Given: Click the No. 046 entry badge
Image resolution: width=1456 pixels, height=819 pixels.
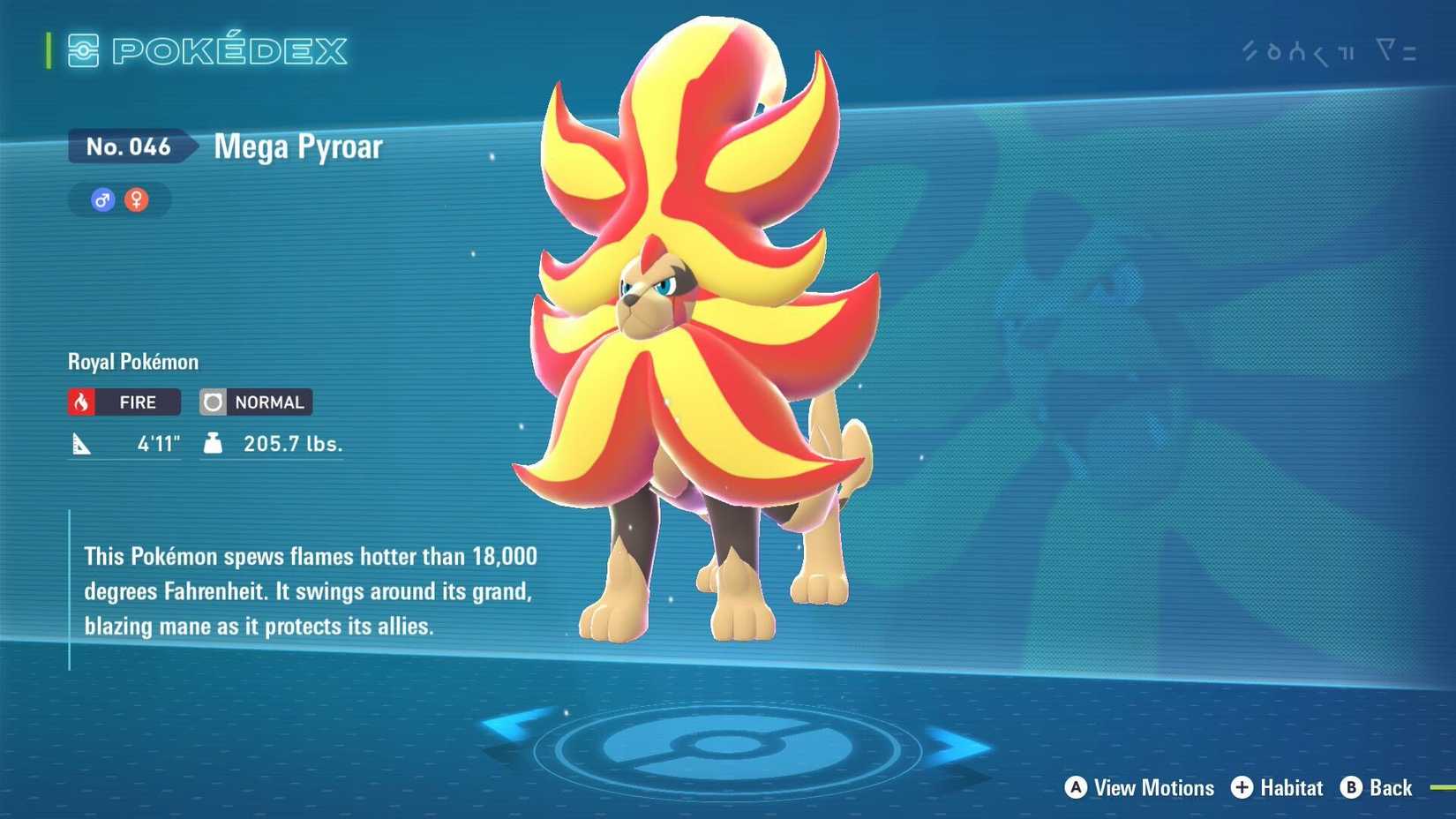Looking at the screenshot, I should (x=129, y=147).
